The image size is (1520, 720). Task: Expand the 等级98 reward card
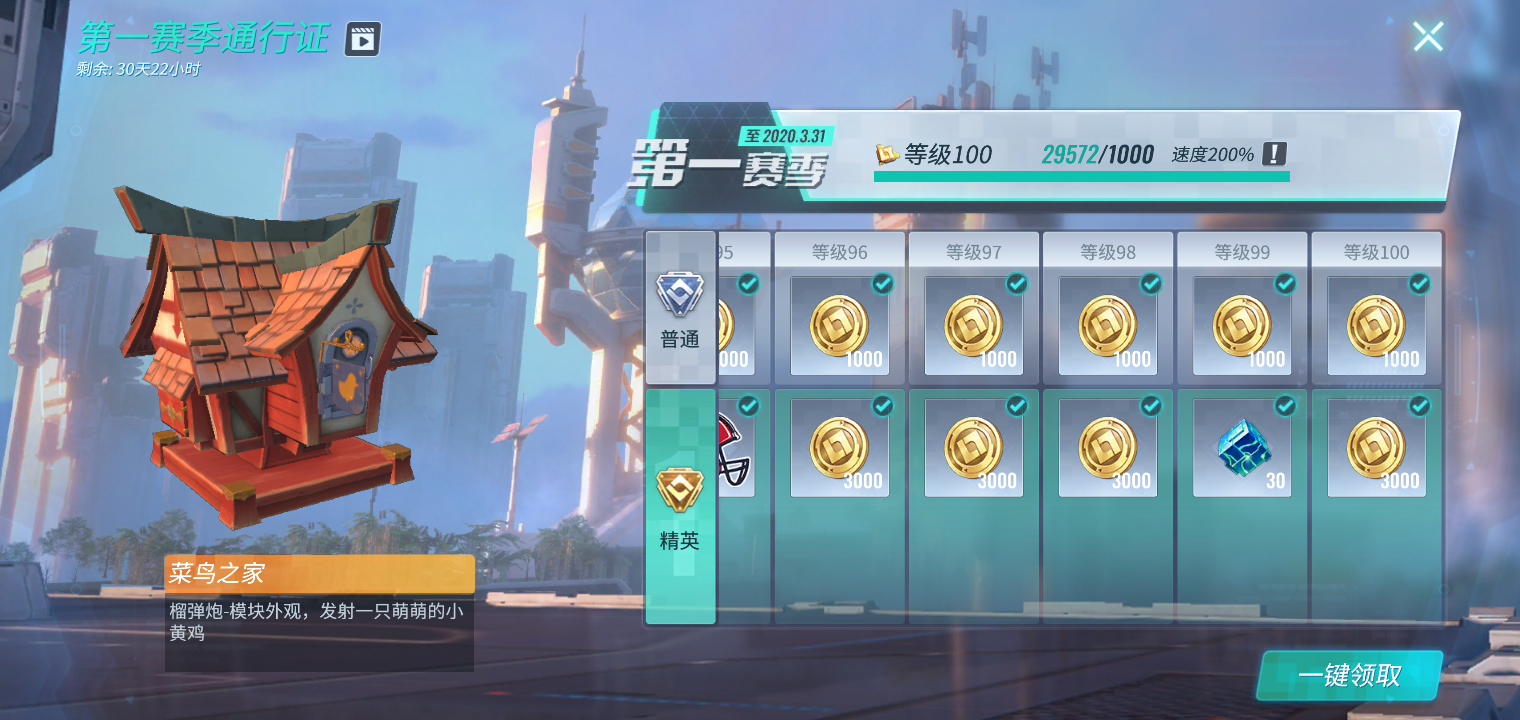point(1108,305)
